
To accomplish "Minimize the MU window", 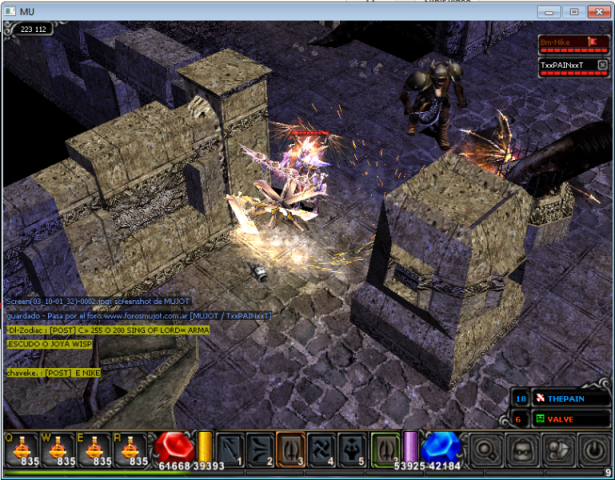I will pos(549,11).
